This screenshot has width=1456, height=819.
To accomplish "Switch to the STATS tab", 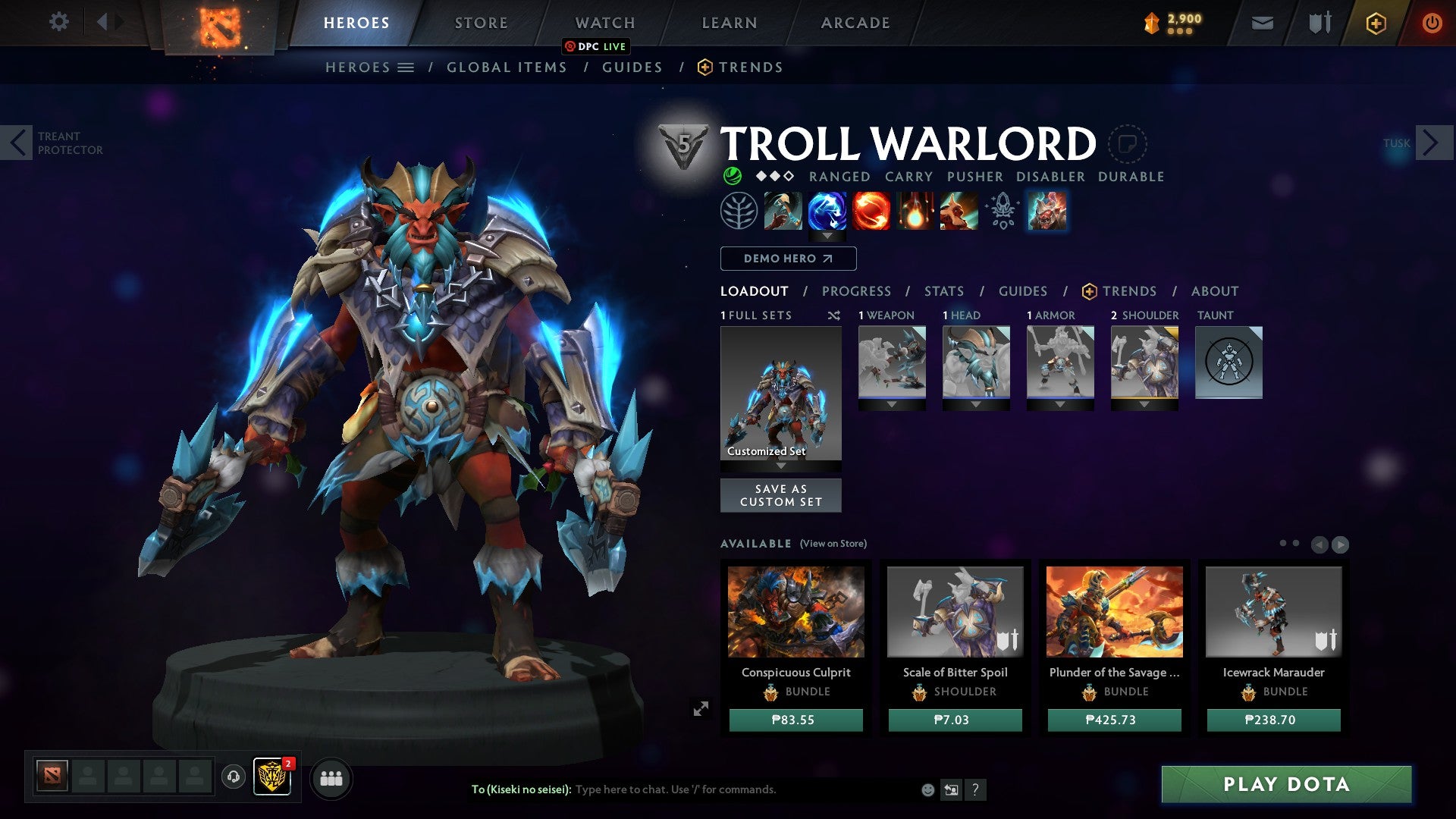I will tap(943, 291).
